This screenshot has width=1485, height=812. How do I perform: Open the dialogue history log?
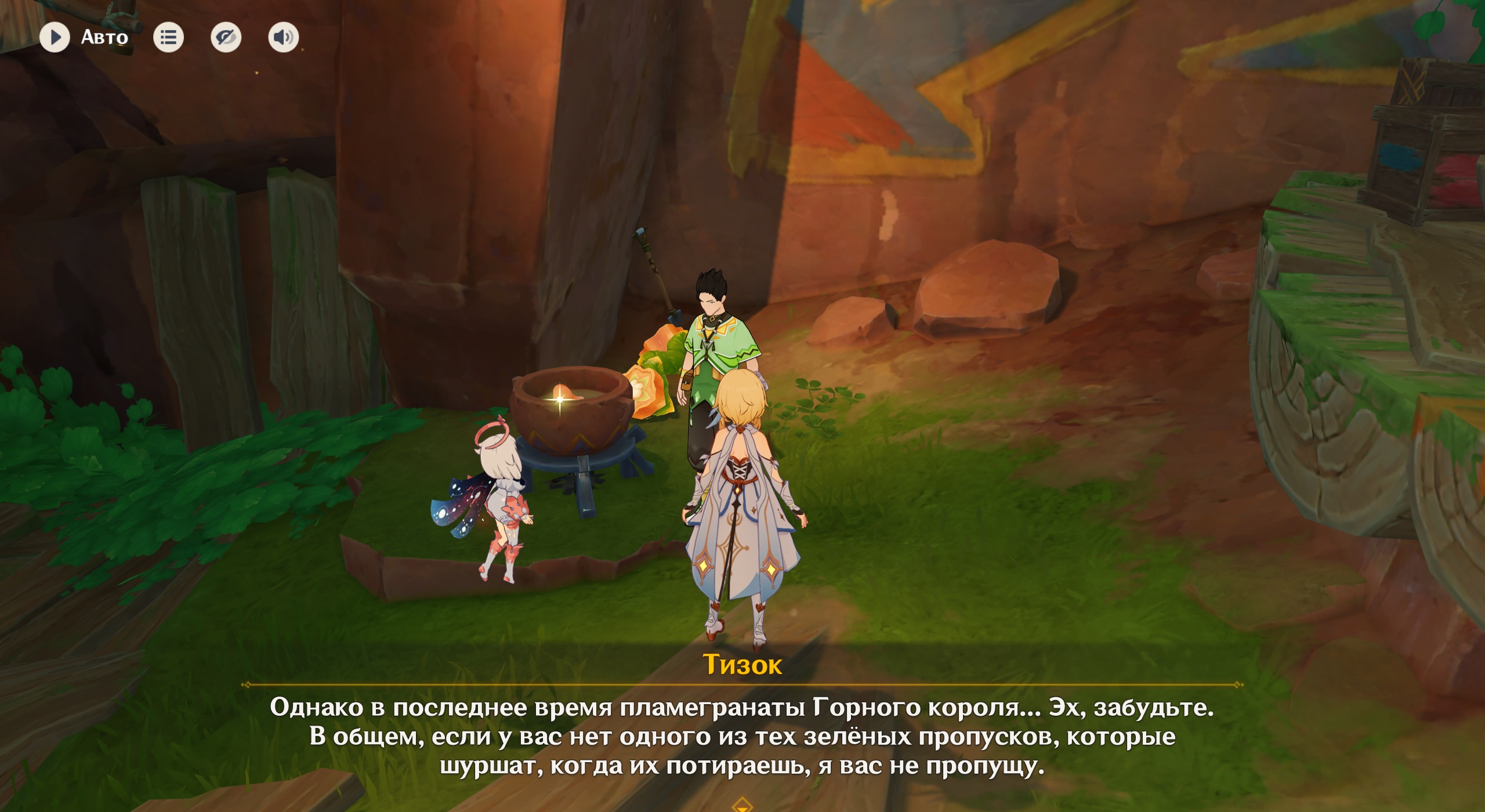point(168,38)
